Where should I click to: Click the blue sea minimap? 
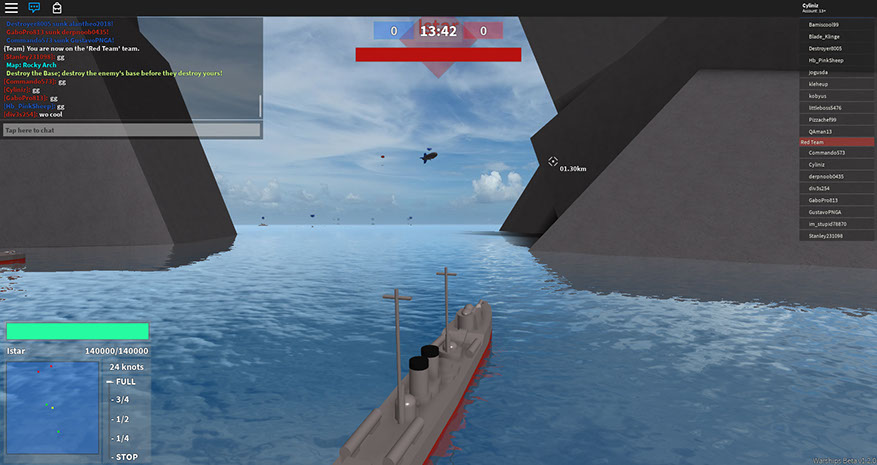point(52,407)
